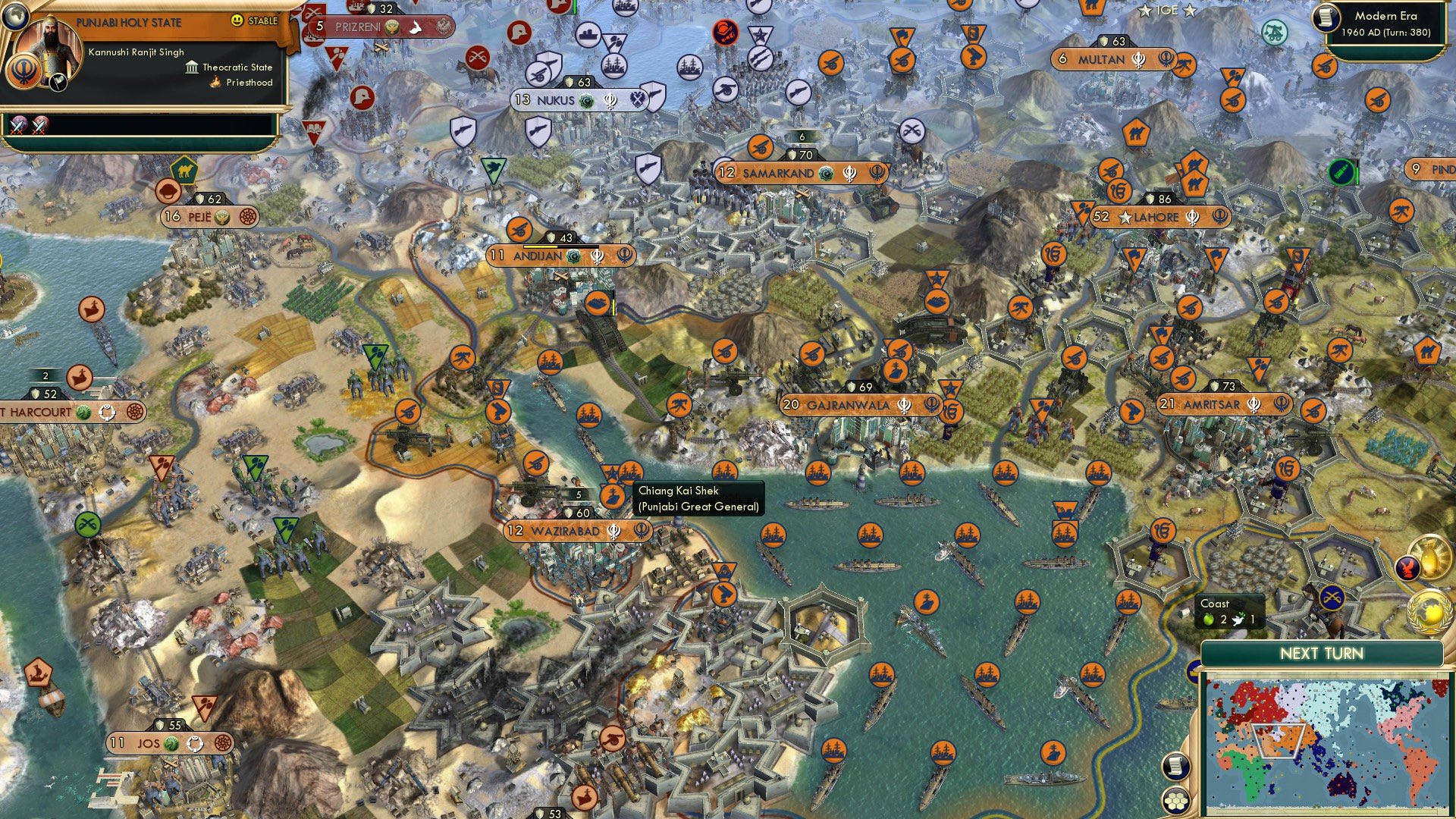Viewport: 1456px width, 819px height.
Task: Open the unit list scroll icon above minimap
Action: point(1176,764)
